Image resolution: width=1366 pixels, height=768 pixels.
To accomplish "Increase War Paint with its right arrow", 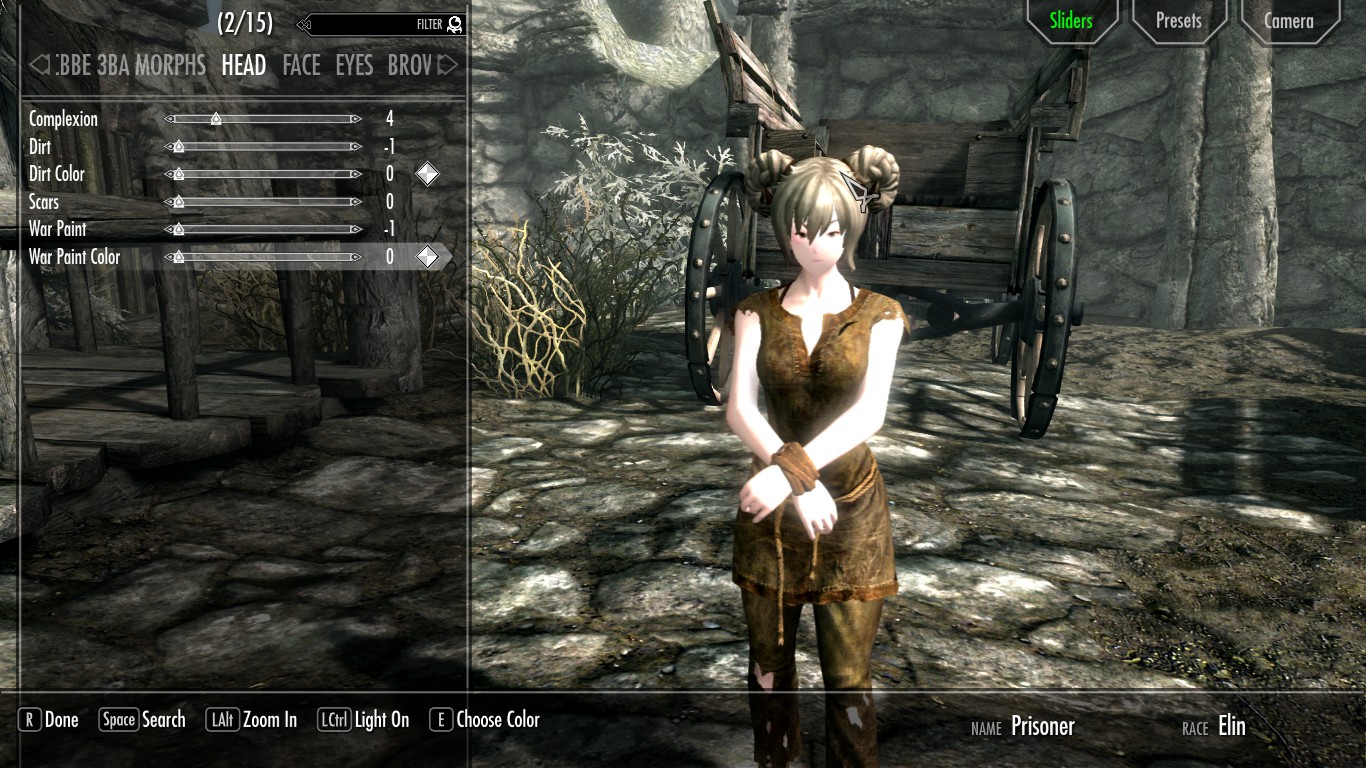I will pyautogui.click(x=357, y=229).
